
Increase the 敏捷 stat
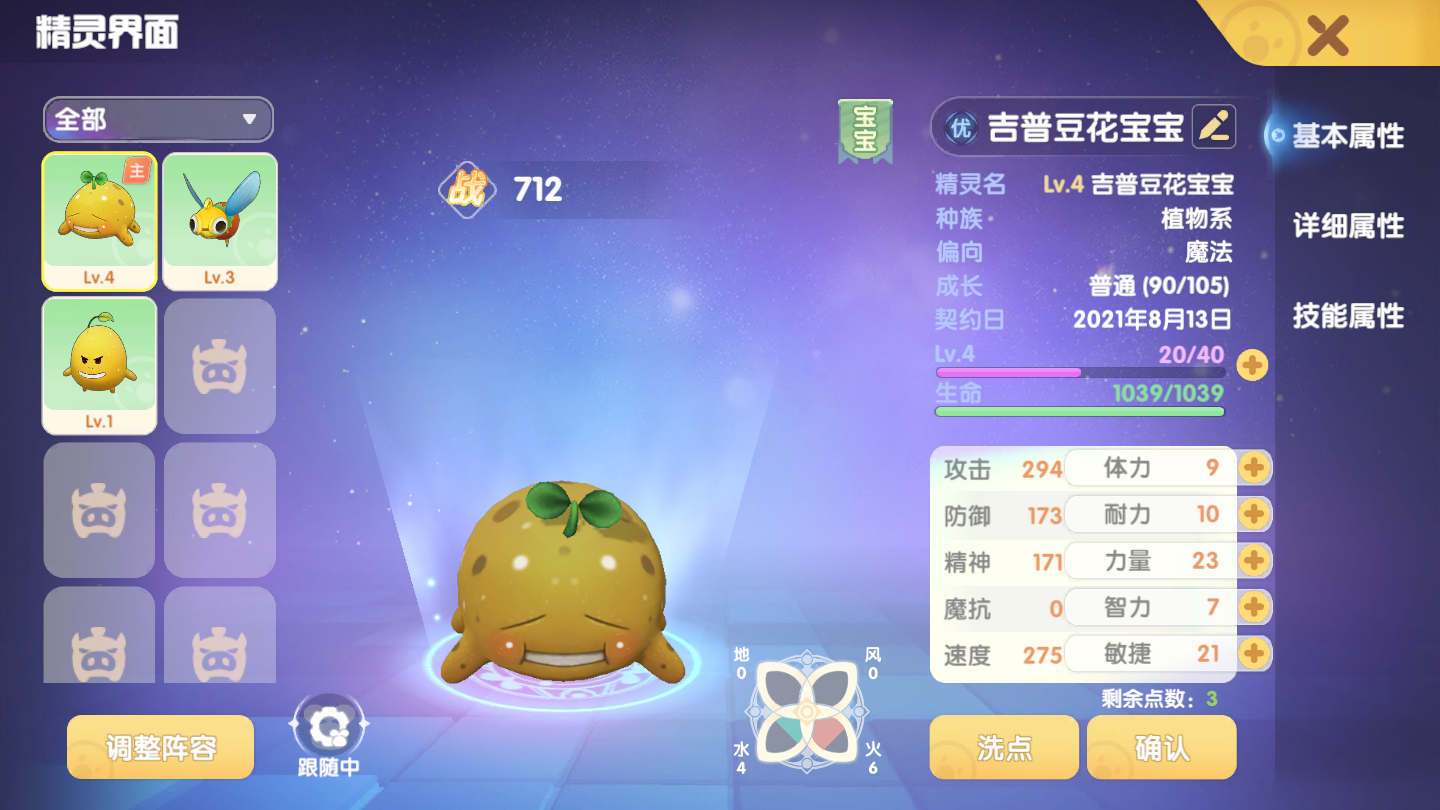point(1253,654)
